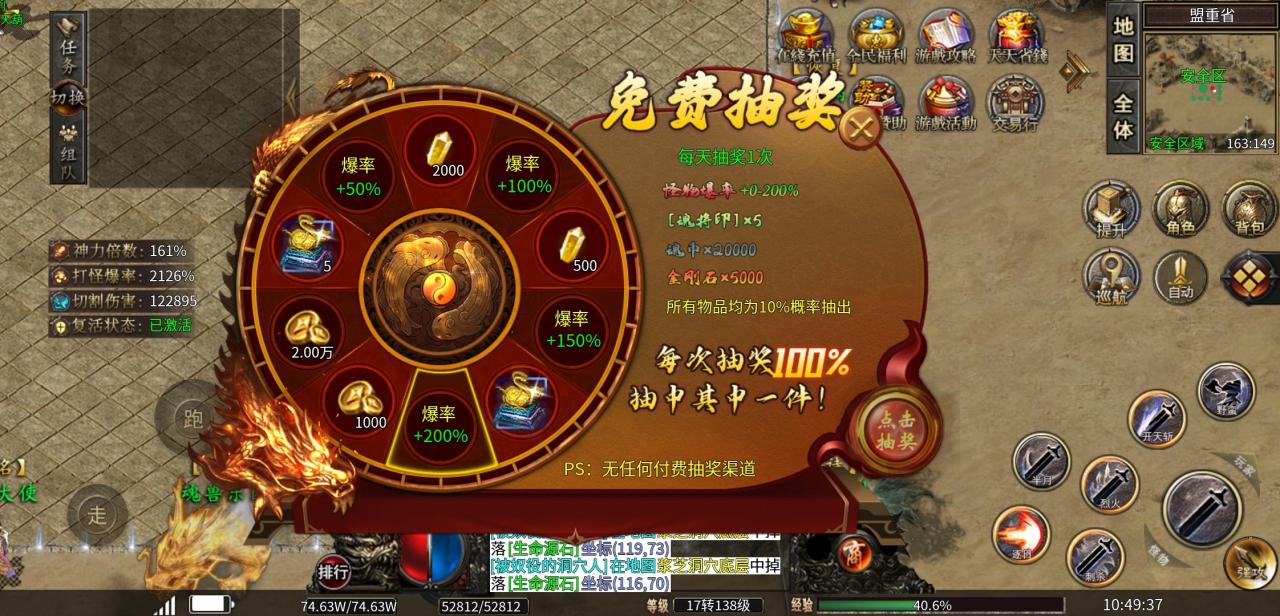Open the 交易行 trading house
The height and width of the screenshot is (616, 1280).
point(1016,102)
